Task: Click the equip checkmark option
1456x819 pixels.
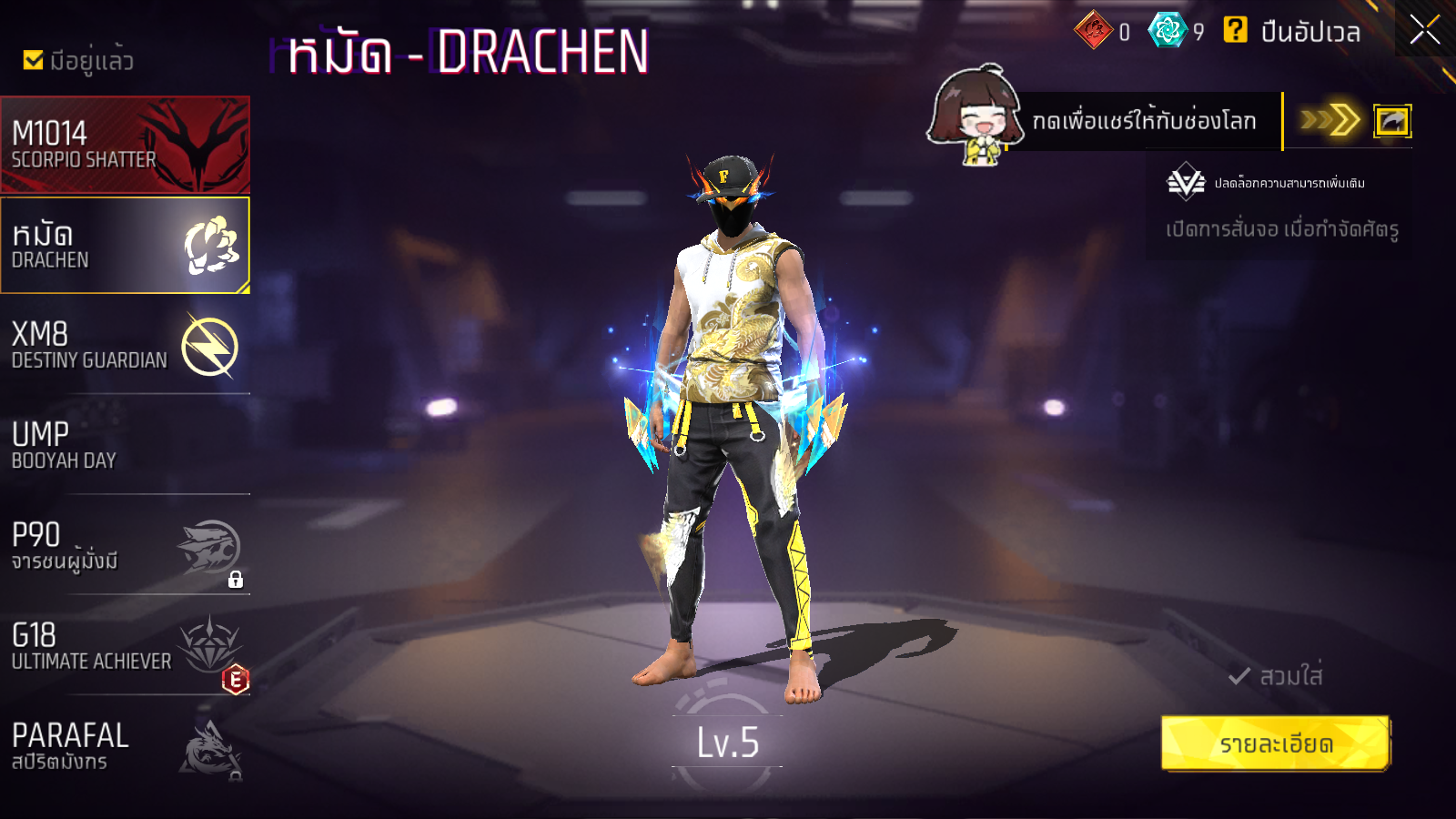Action: pos(1275,676)
